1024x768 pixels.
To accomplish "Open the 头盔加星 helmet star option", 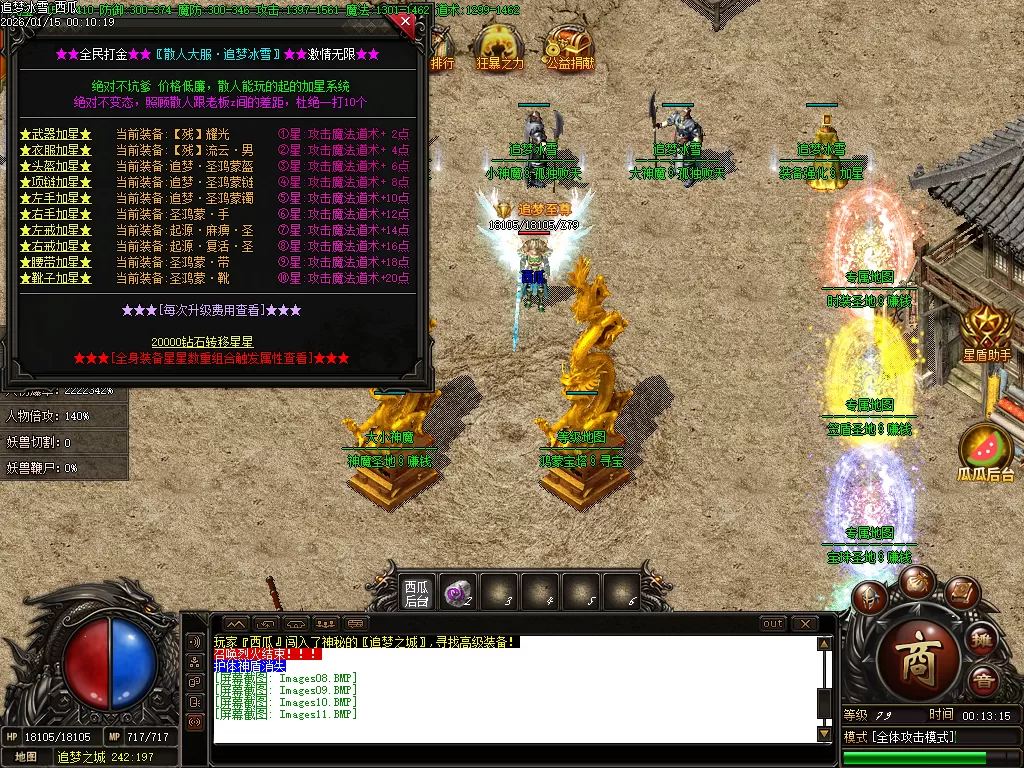I will pyautogui.click(x=56, y=166).
